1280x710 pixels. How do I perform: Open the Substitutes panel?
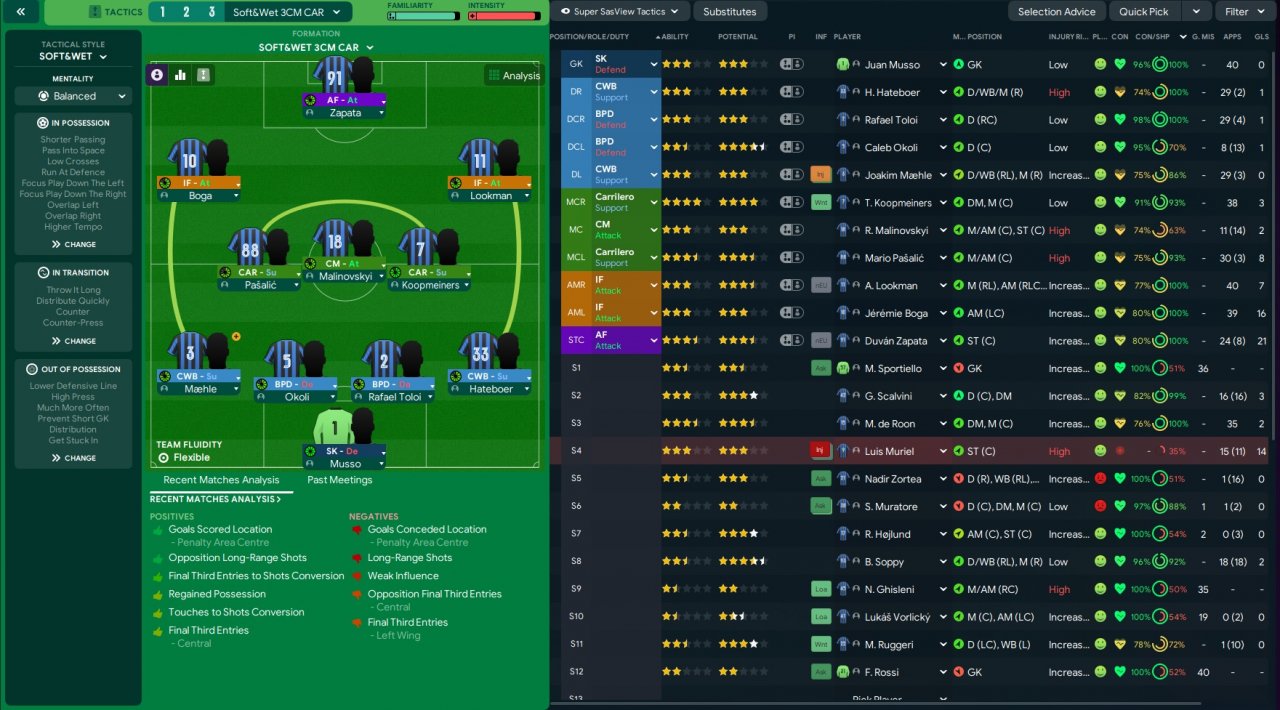[x=729, y=12]
